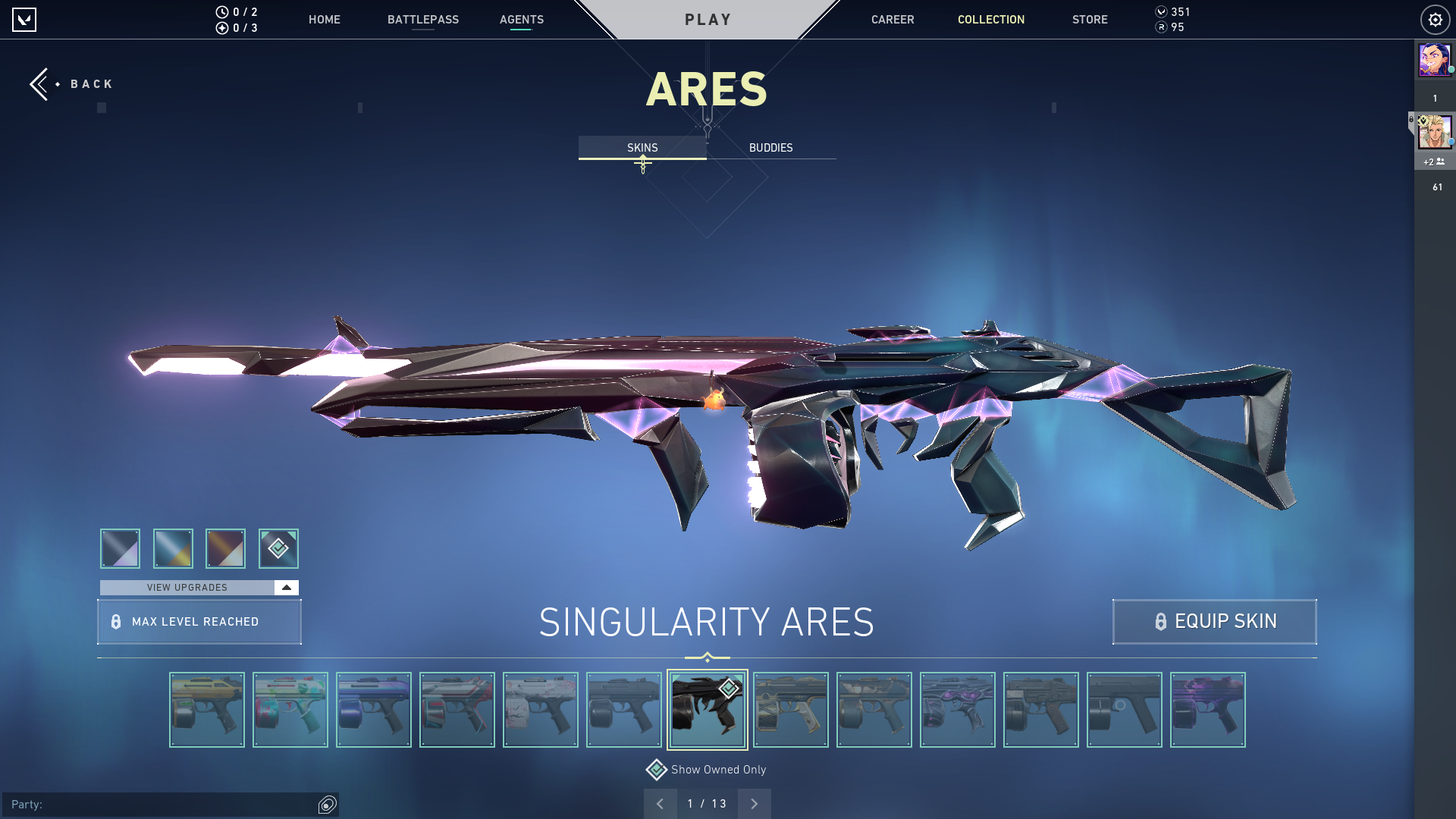Click the mission plus tracker icon

[221, 28]
